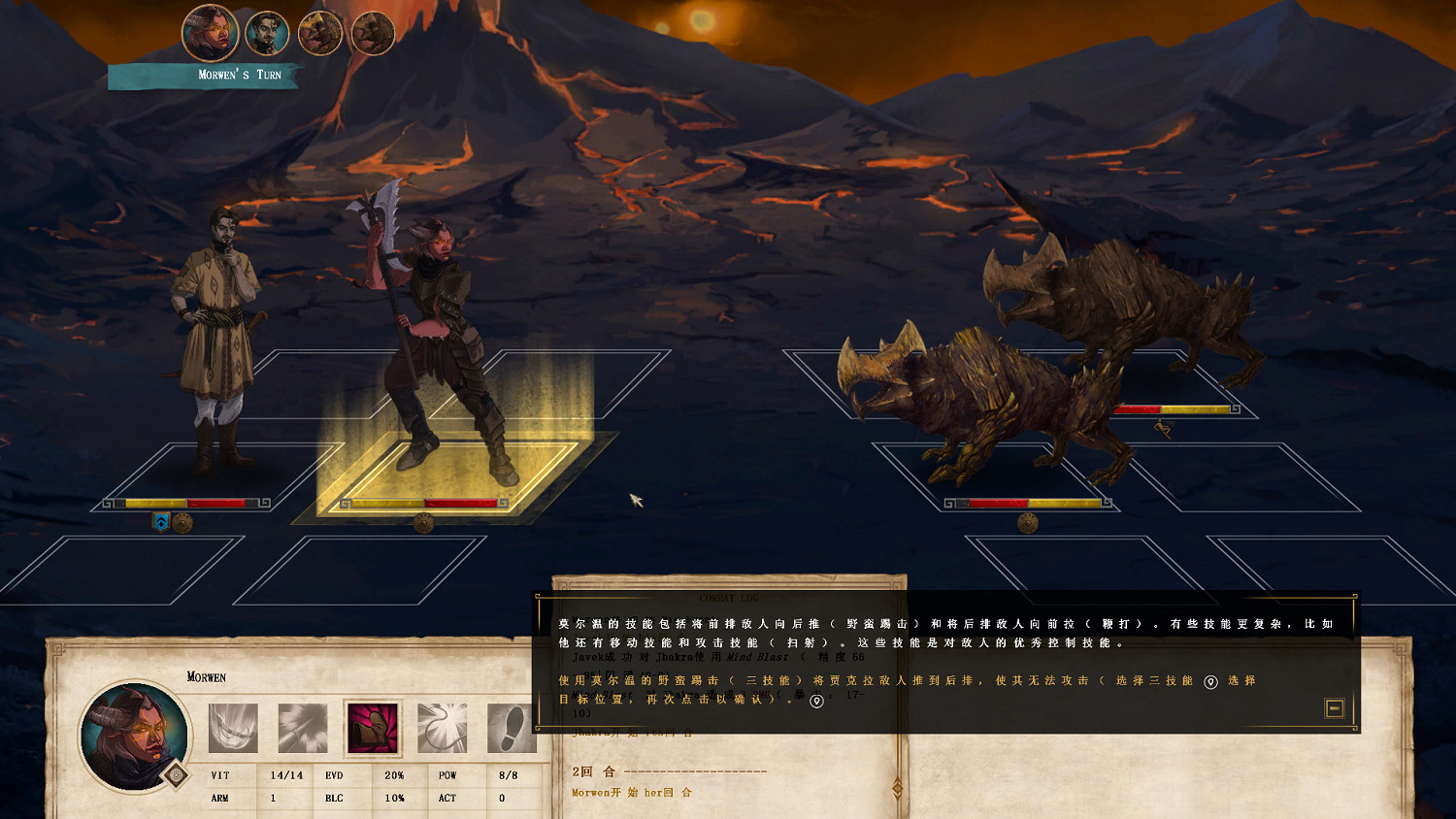Activate the Brutal Kick boot skill

coord(373,728)
